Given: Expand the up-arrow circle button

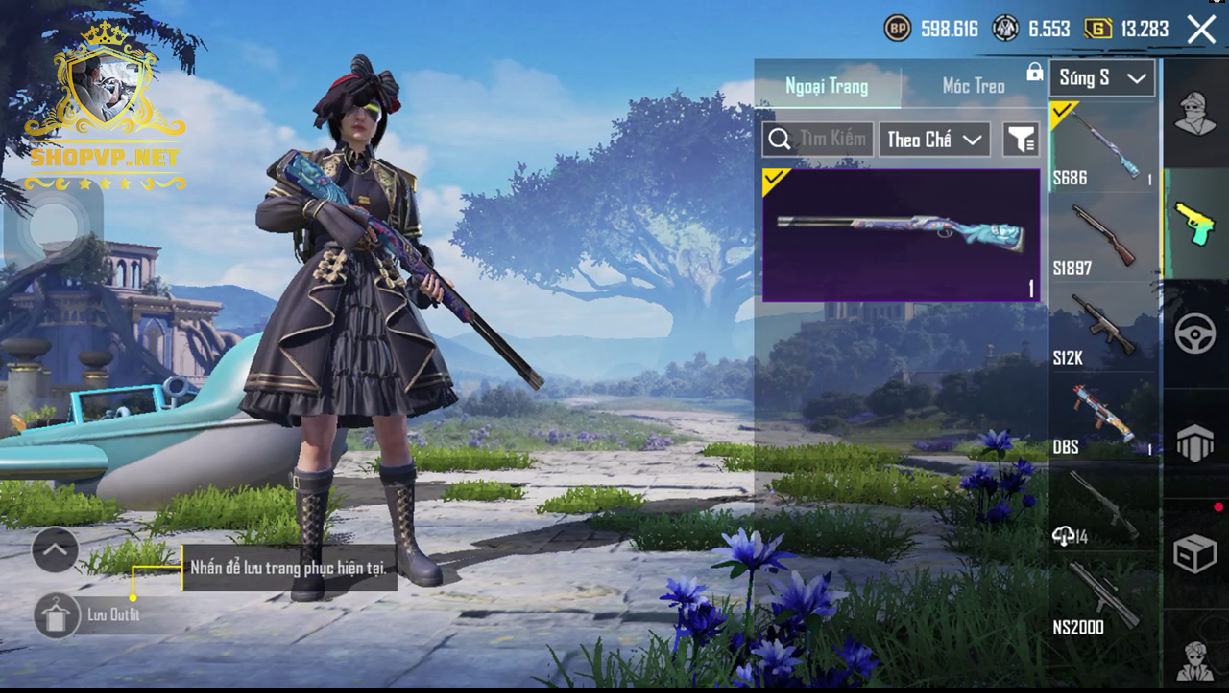Looking at the screenshot, I should (x=55, y=549).
